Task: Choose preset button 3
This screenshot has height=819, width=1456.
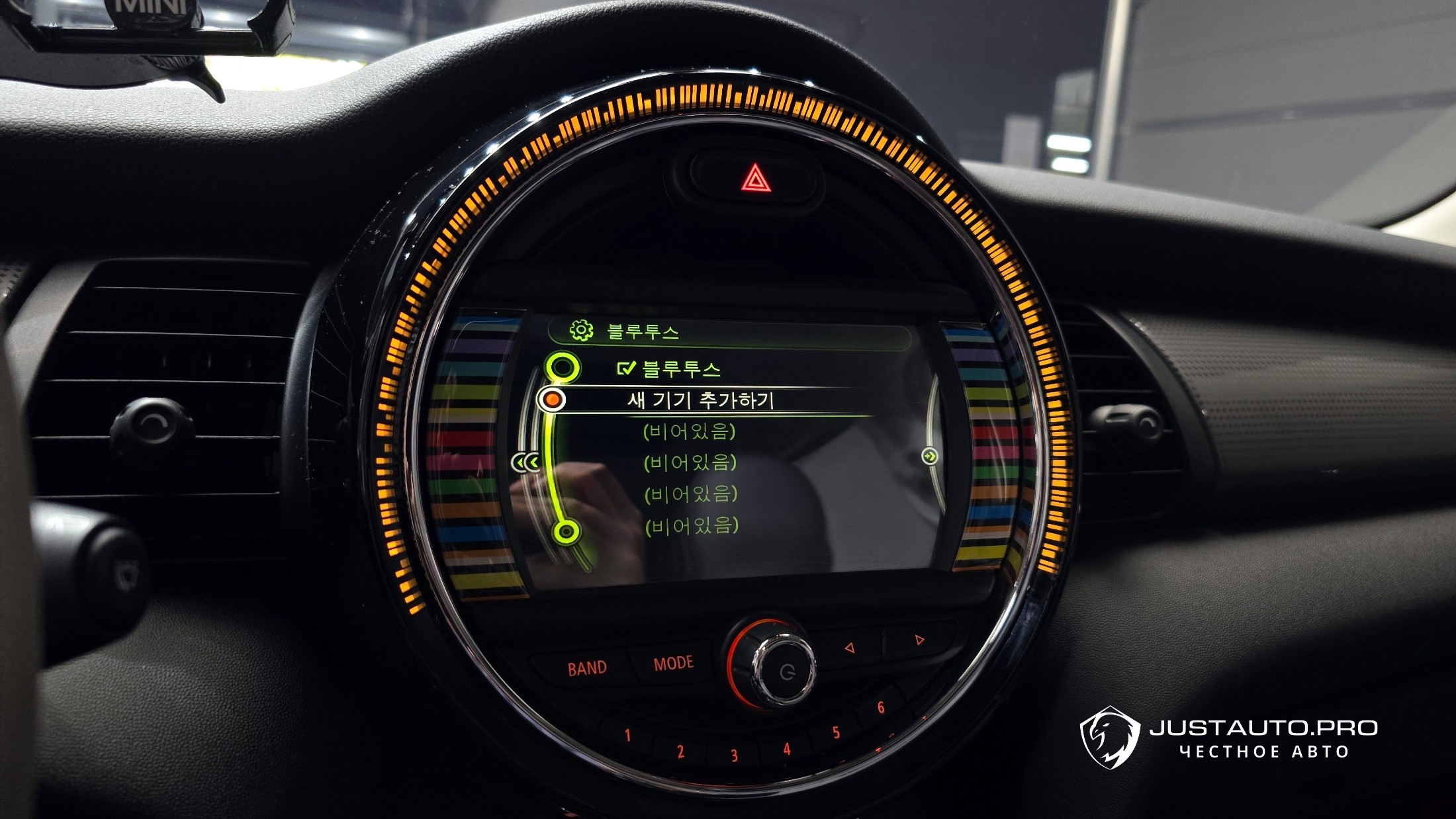Action: coord(734,755)
